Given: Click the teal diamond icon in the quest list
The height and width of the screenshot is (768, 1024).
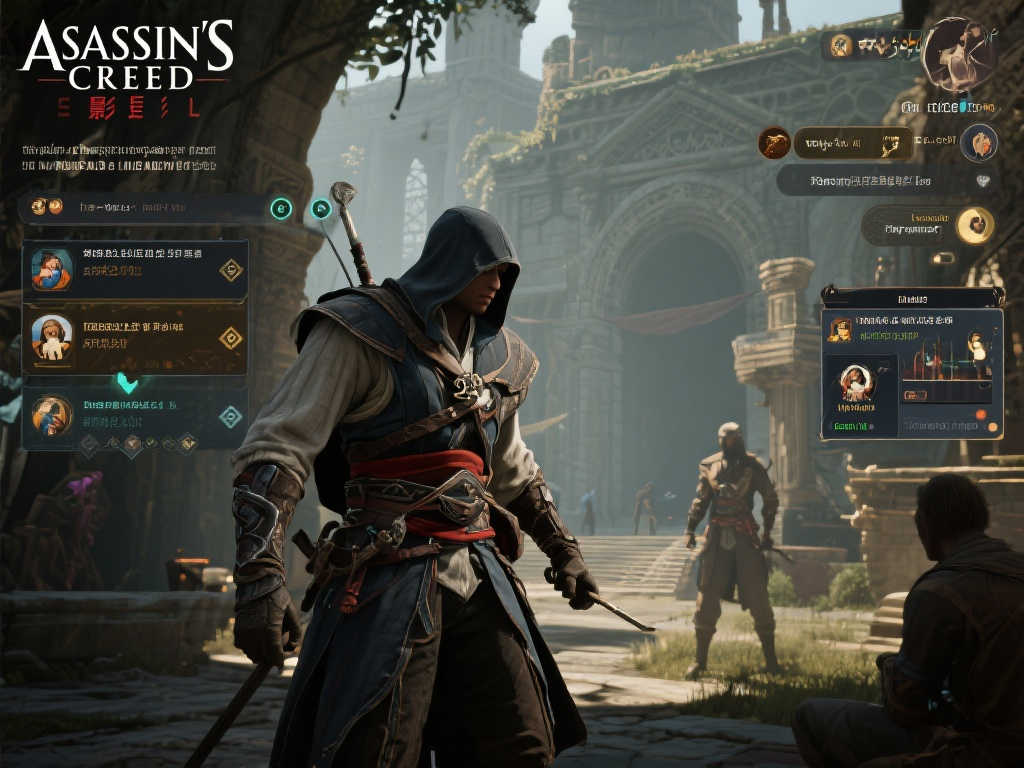Looking at the screenshot, I should pos(231,416).
